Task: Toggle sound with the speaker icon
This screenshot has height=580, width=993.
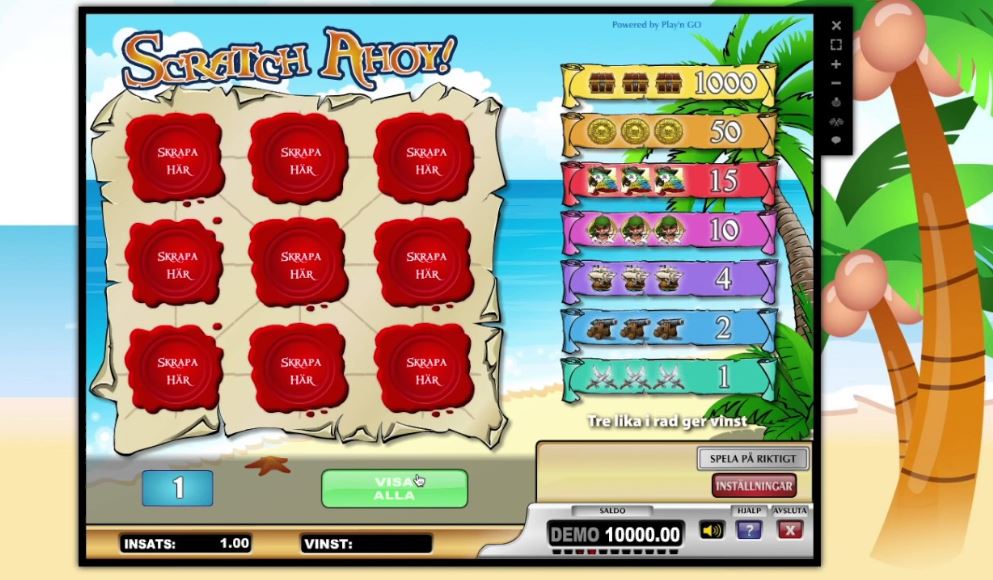Action: (712, 530)
